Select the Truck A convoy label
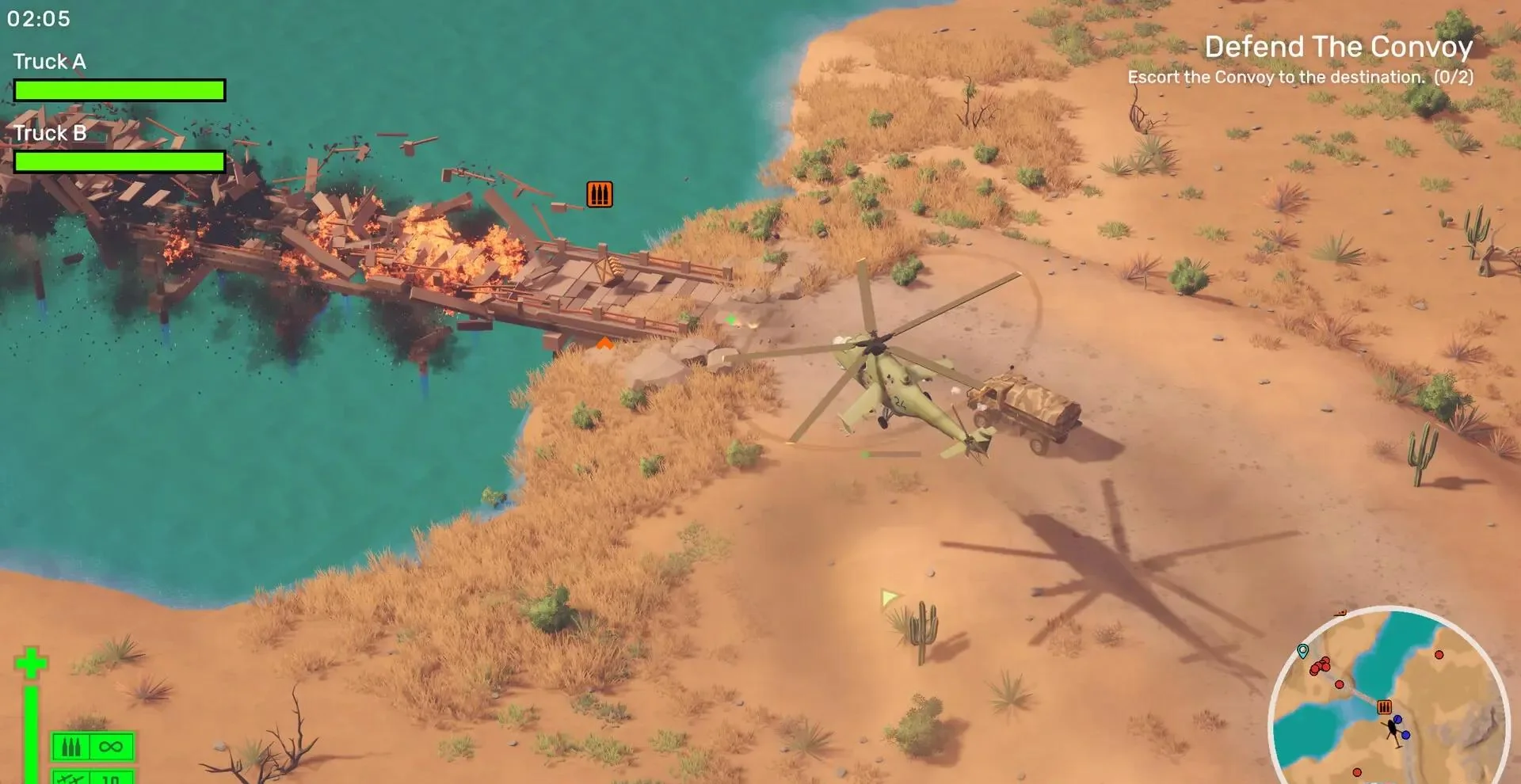 coord(50,62)
